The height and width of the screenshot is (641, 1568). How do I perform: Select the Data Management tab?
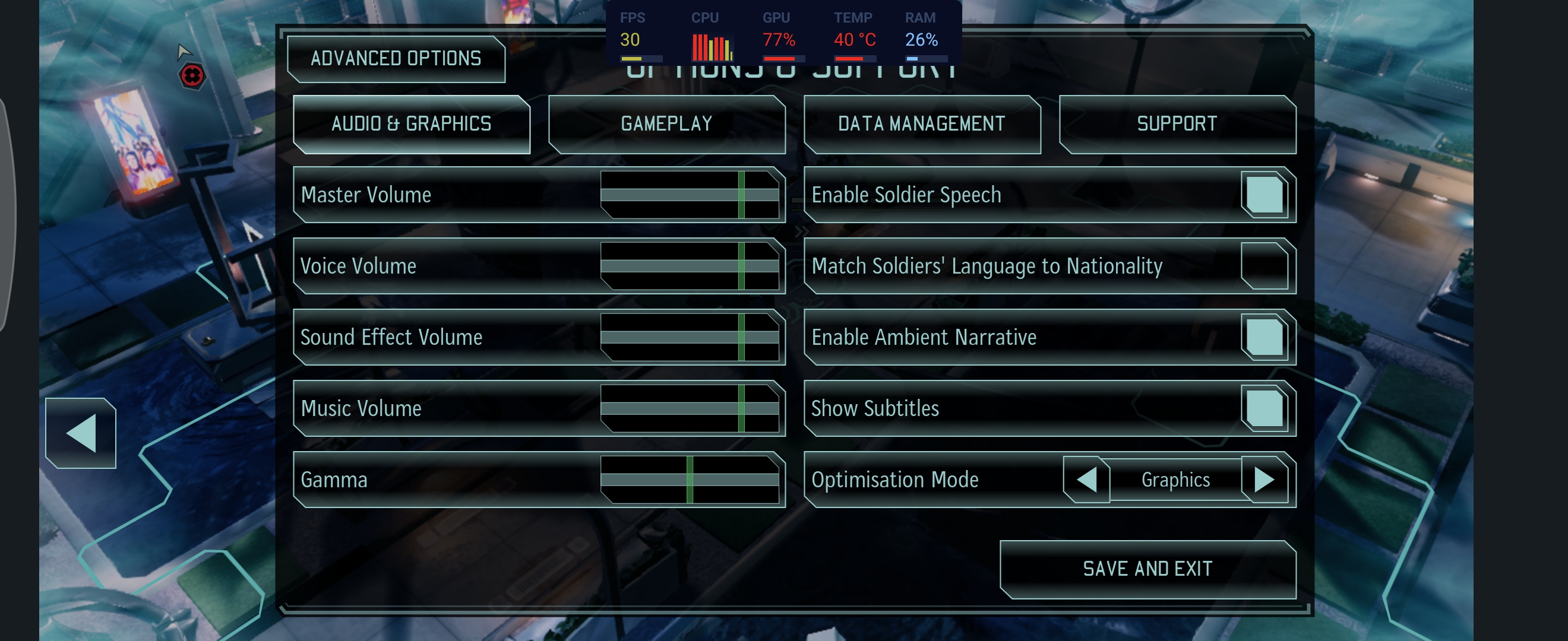click(922, 124)
